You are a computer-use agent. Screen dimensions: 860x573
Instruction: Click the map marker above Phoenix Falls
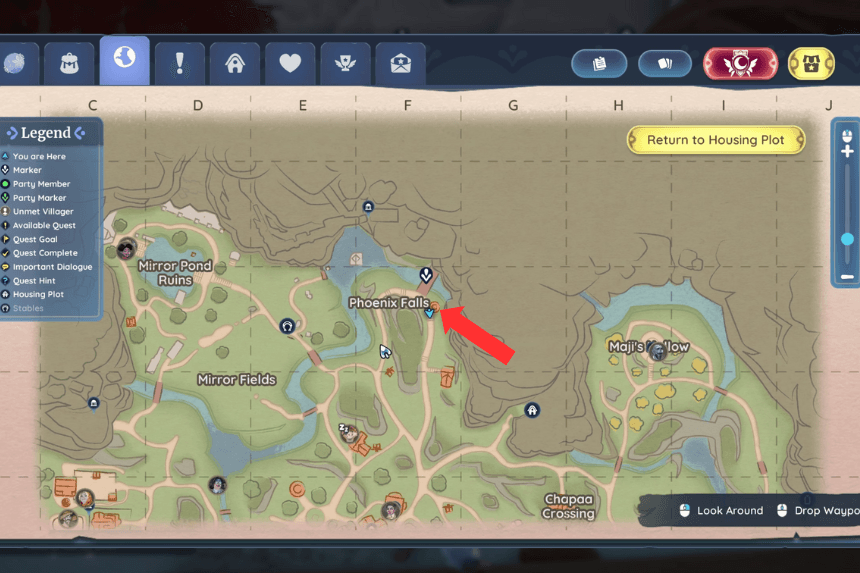(426, 273)
